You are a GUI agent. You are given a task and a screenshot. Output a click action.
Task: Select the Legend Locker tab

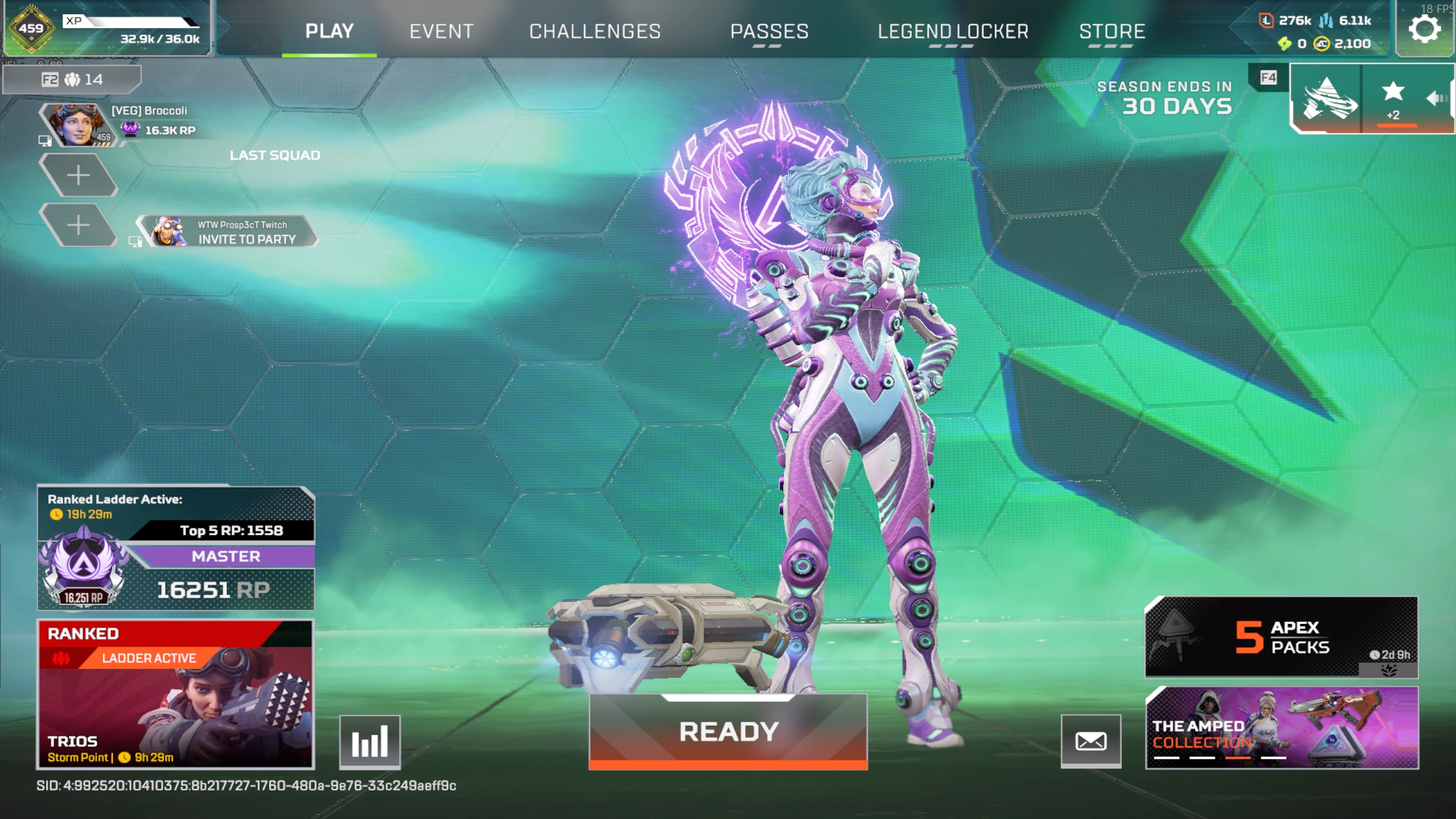(x=953, y=31)
